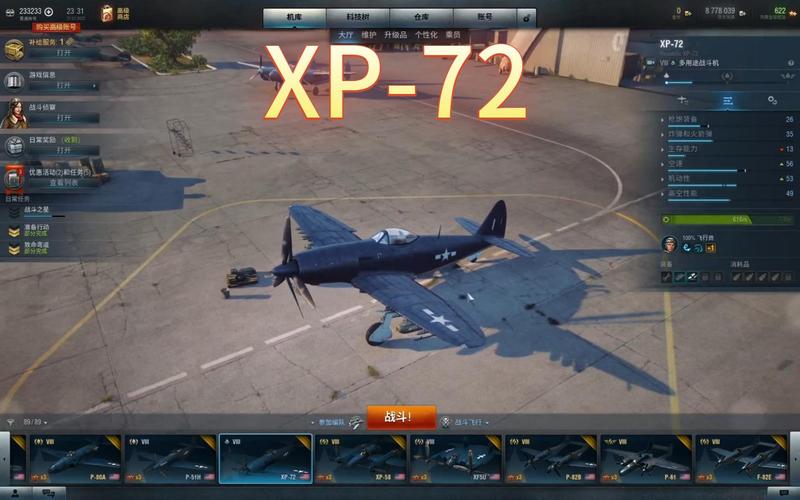Viewport: 800px width, 500px height.
Task: Open the 补给服务 supply service panel
Action: [x=63, y=53]
